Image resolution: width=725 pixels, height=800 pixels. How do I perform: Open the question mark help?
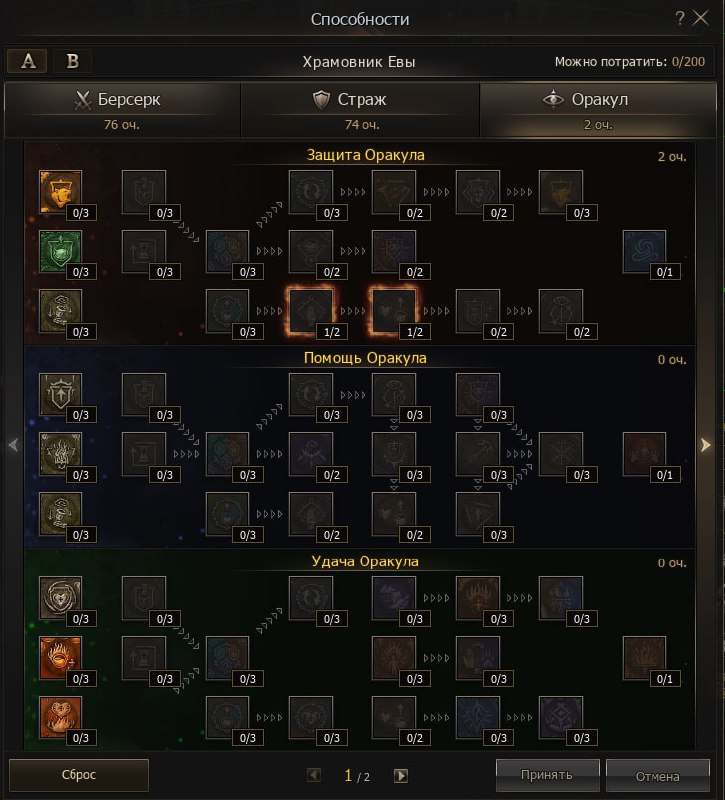pyautogui.click(x=680, y=18)
